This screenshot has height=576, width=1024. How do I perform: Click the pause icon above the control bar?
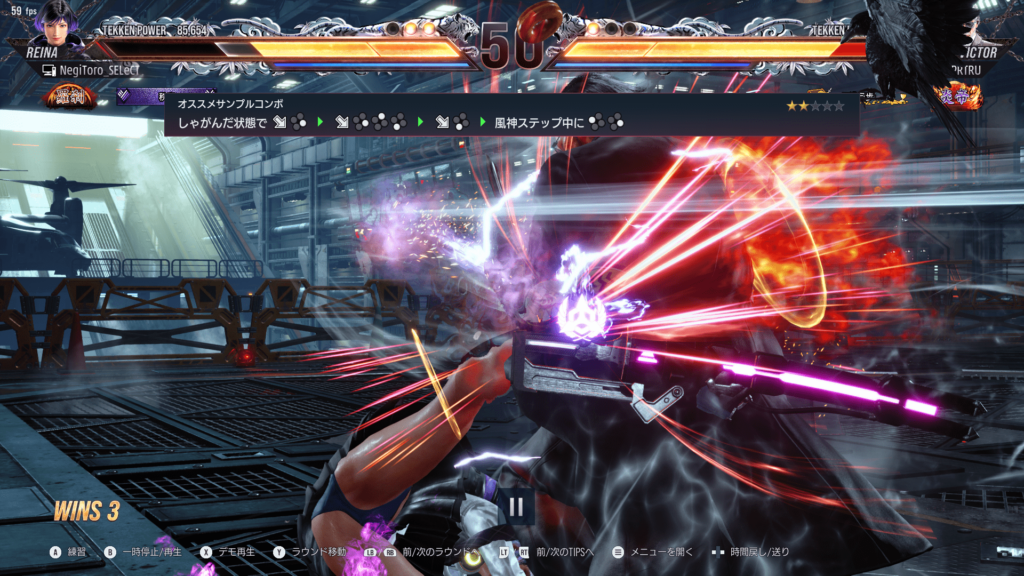(516, 506)
